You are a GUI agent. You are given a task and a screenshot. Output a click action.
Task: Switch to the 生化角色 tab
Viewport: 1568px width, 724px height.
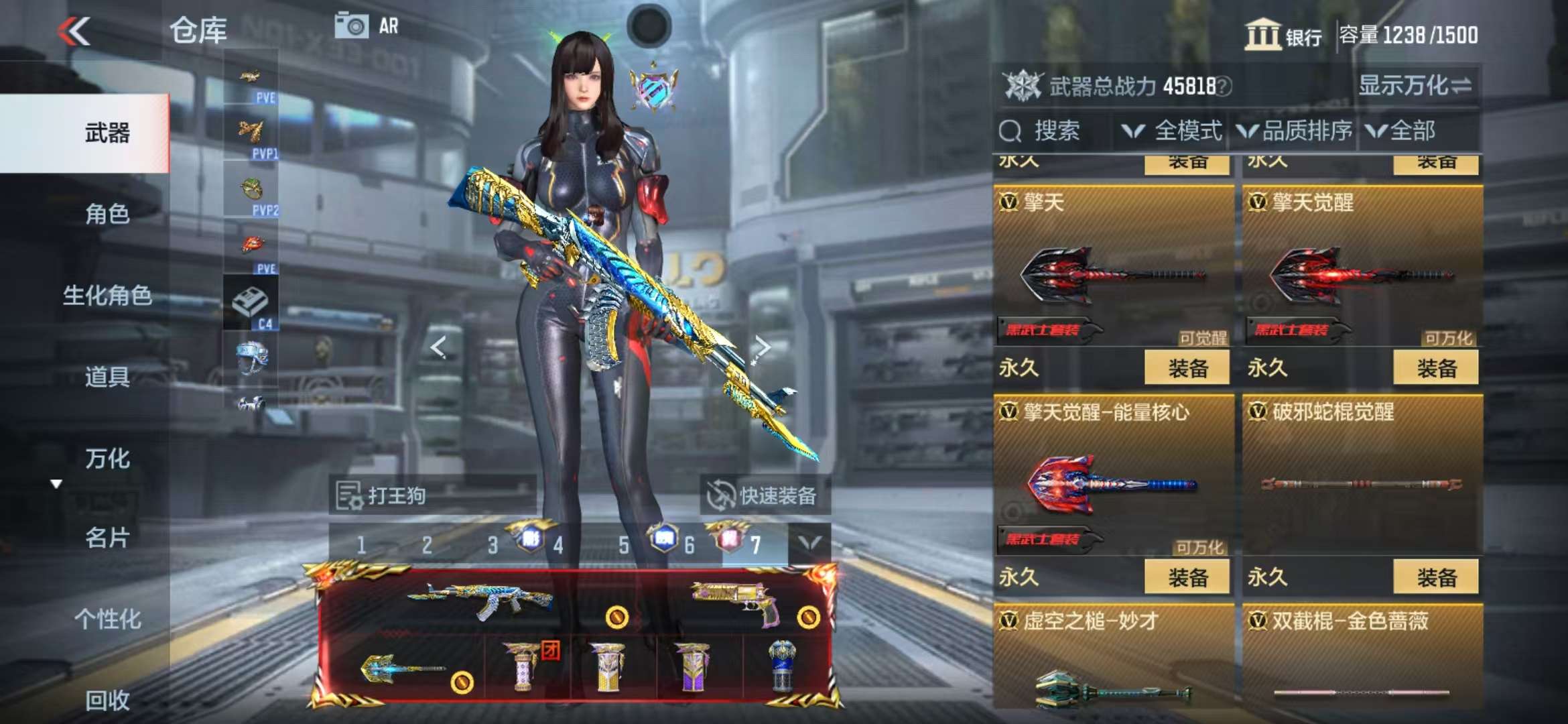pyautogui.click(x=107, y=296)
